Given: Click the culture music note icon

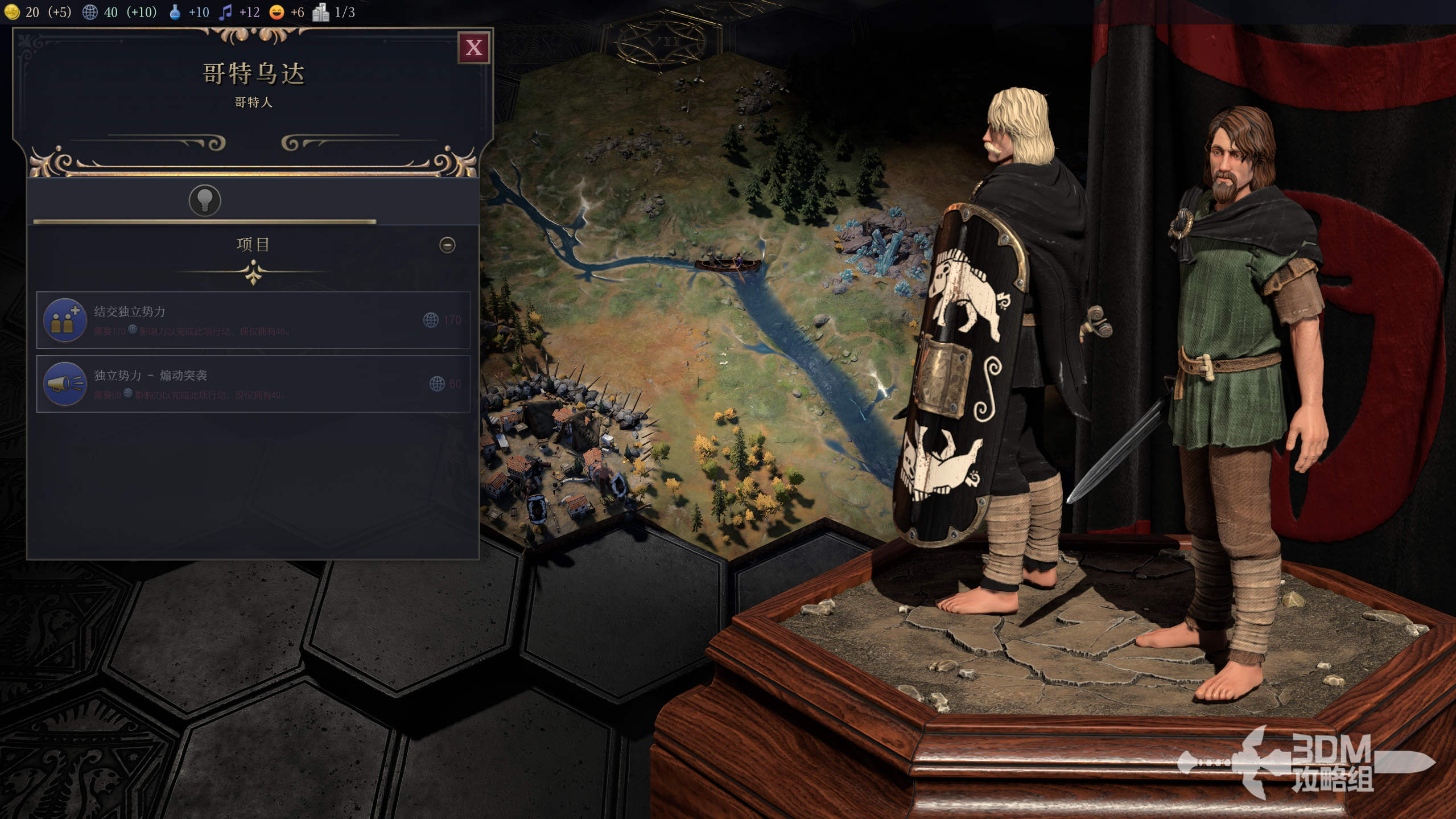Looking at the screenshot, I should 226,12.
